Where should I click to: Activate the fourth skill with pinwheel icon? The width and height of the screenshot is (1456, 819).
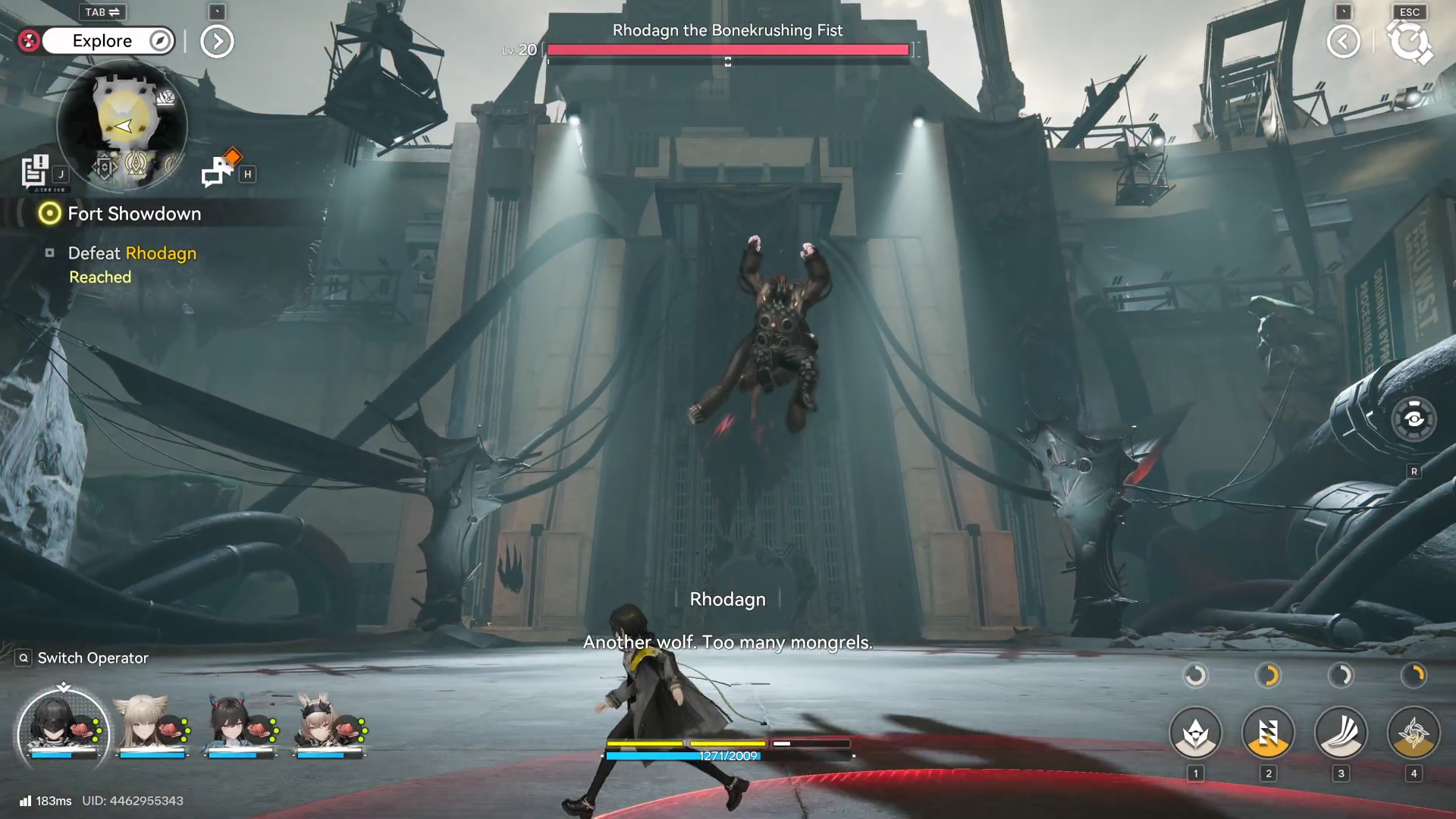[1414, 733]
